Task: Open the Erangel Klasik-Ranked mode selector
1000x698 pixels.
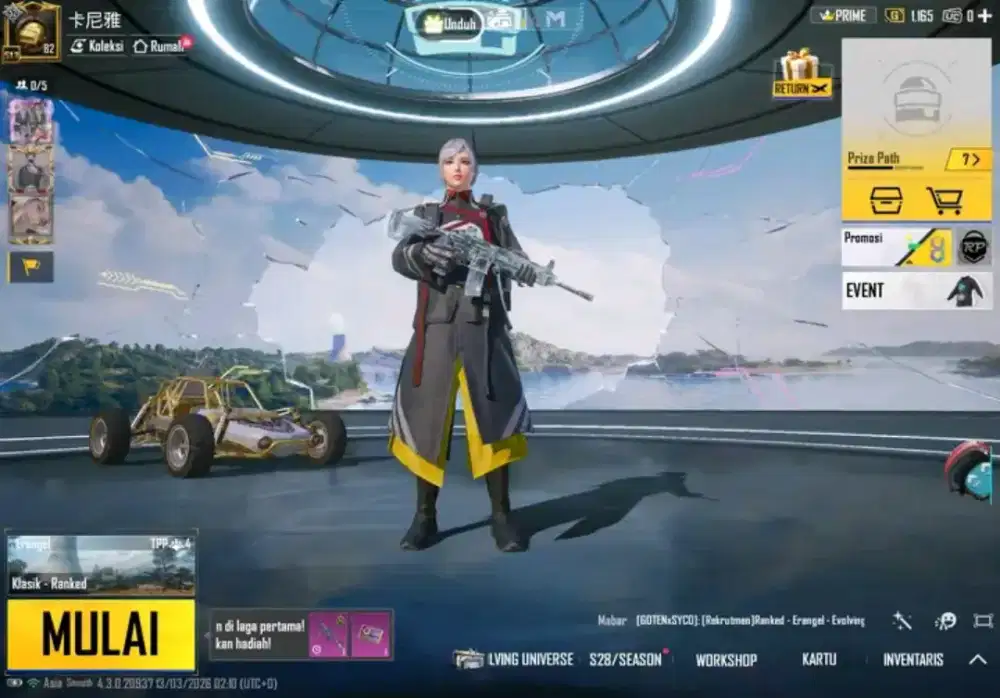Action: coord(100,563)
